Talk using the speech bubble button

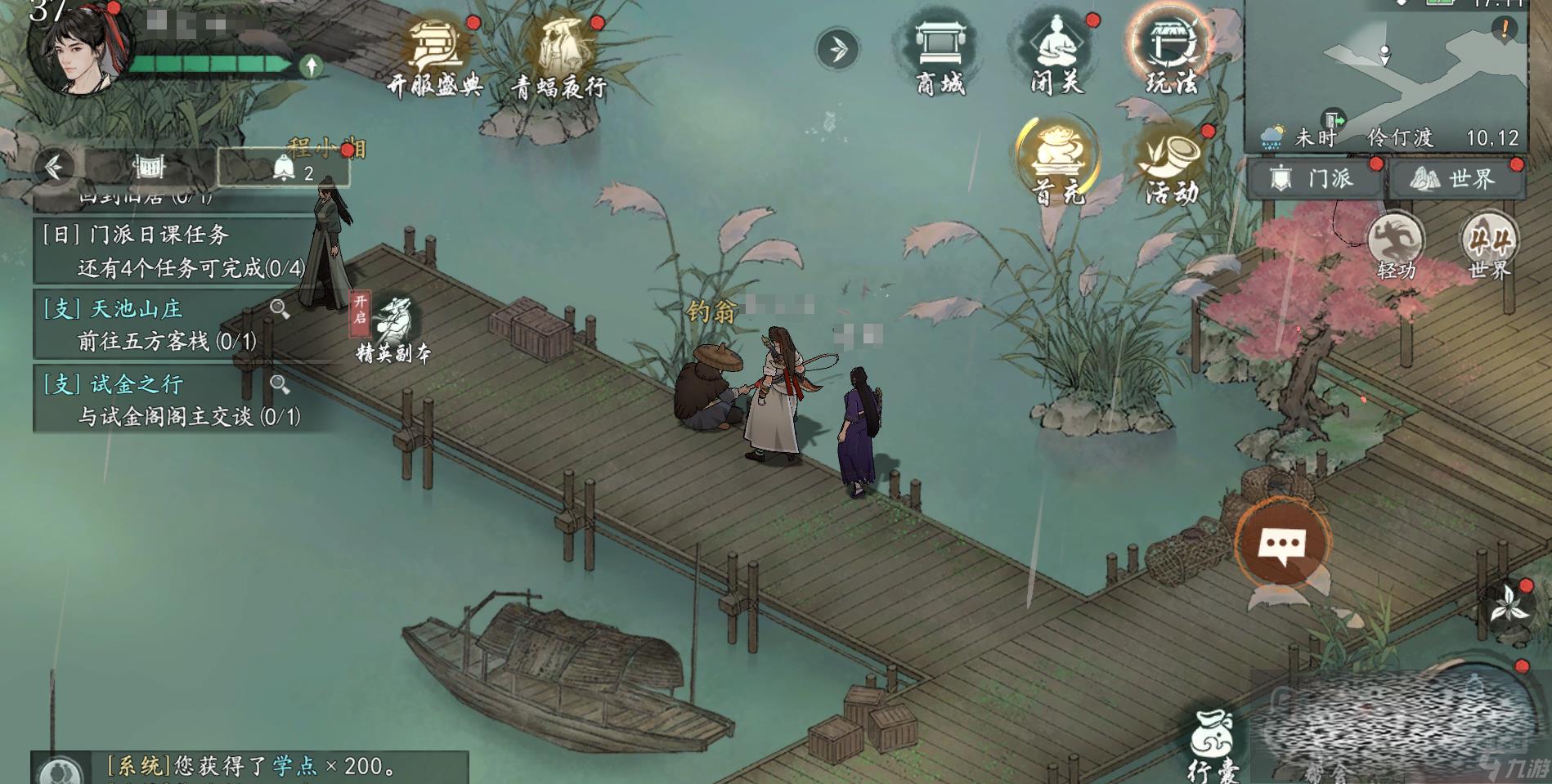tap(1281, 543)
